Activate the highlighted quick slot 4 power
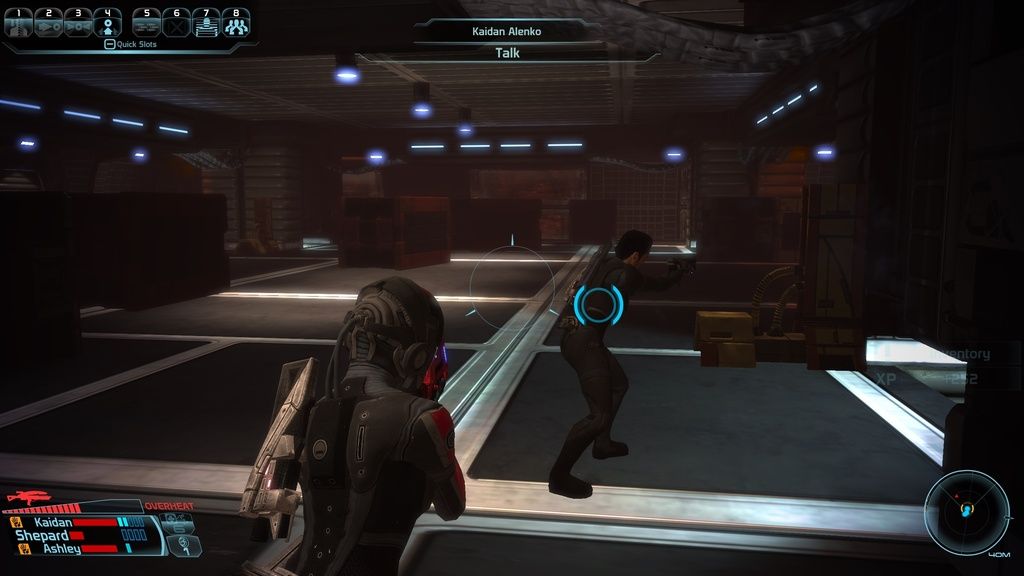Screen dimensions: 1024x576 coord(108,23)
